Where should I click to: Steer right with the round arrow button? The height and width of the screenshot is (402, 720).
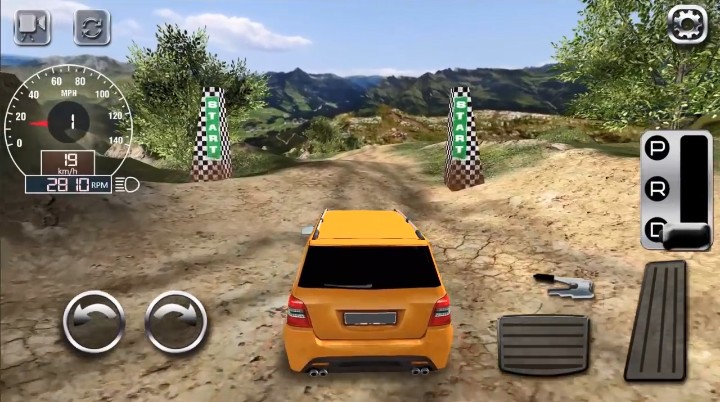pyautogui.click(x=176, y=321)
